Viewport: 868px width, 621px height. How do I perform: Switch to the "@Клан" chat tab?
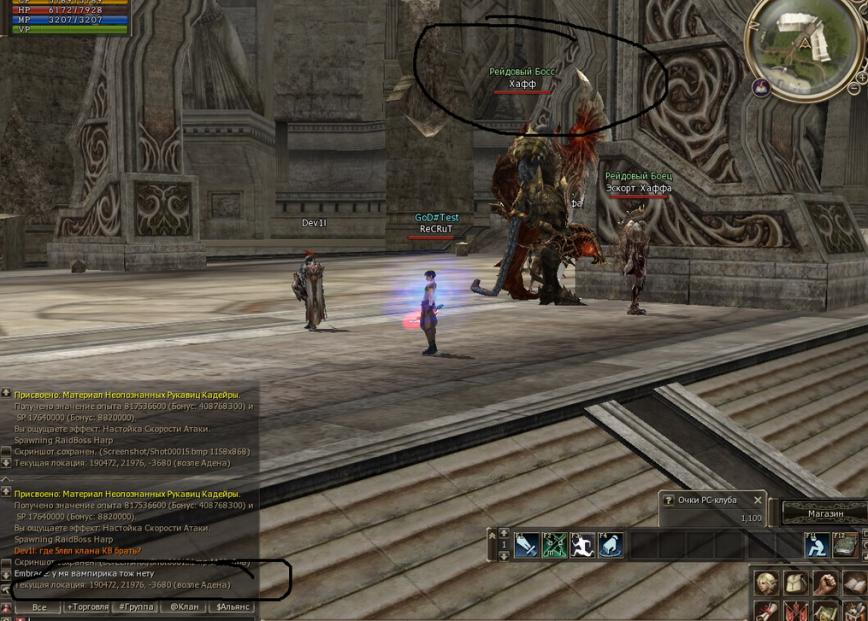pos(184,607)
